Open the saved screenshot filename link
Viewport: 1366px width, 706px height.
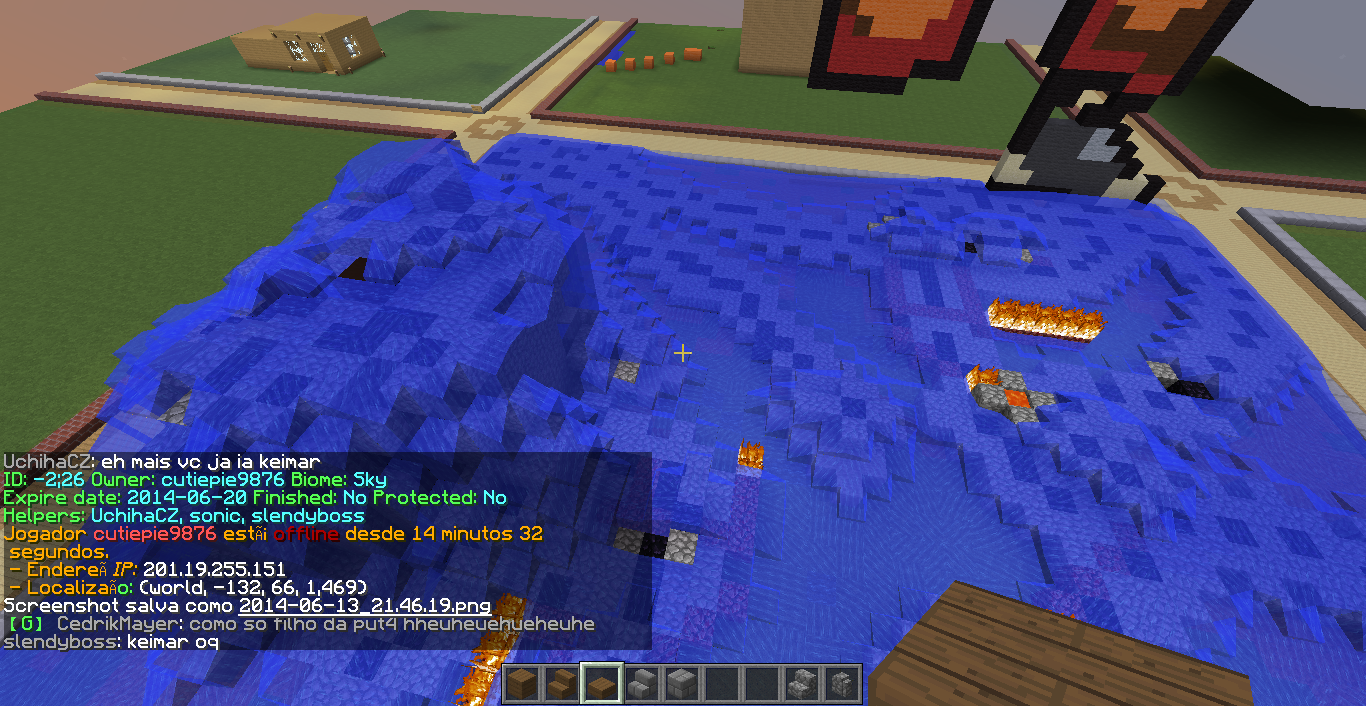click(365, 606)
